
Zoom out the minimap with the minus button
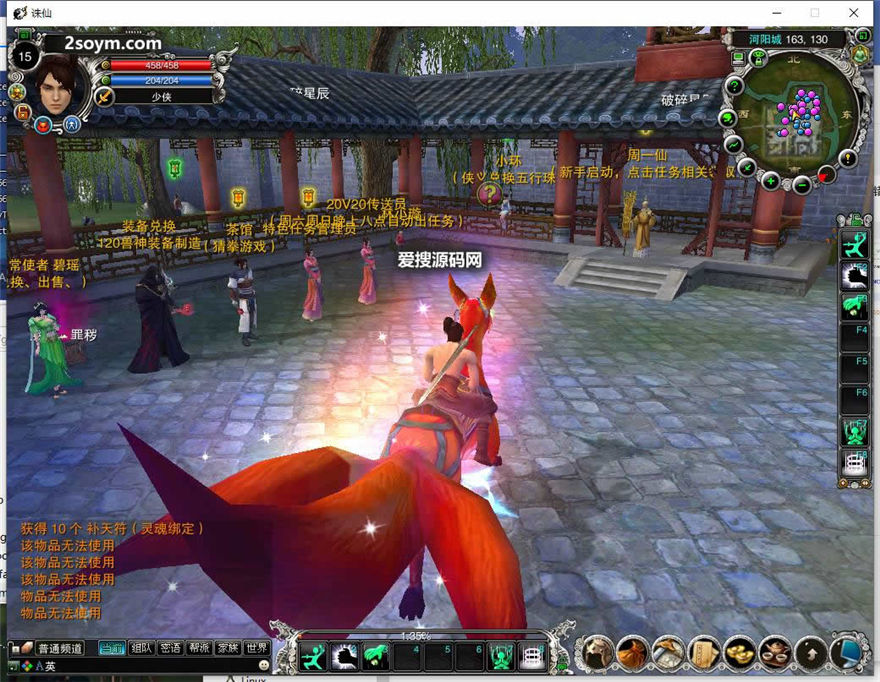click(x=801, y=184)
